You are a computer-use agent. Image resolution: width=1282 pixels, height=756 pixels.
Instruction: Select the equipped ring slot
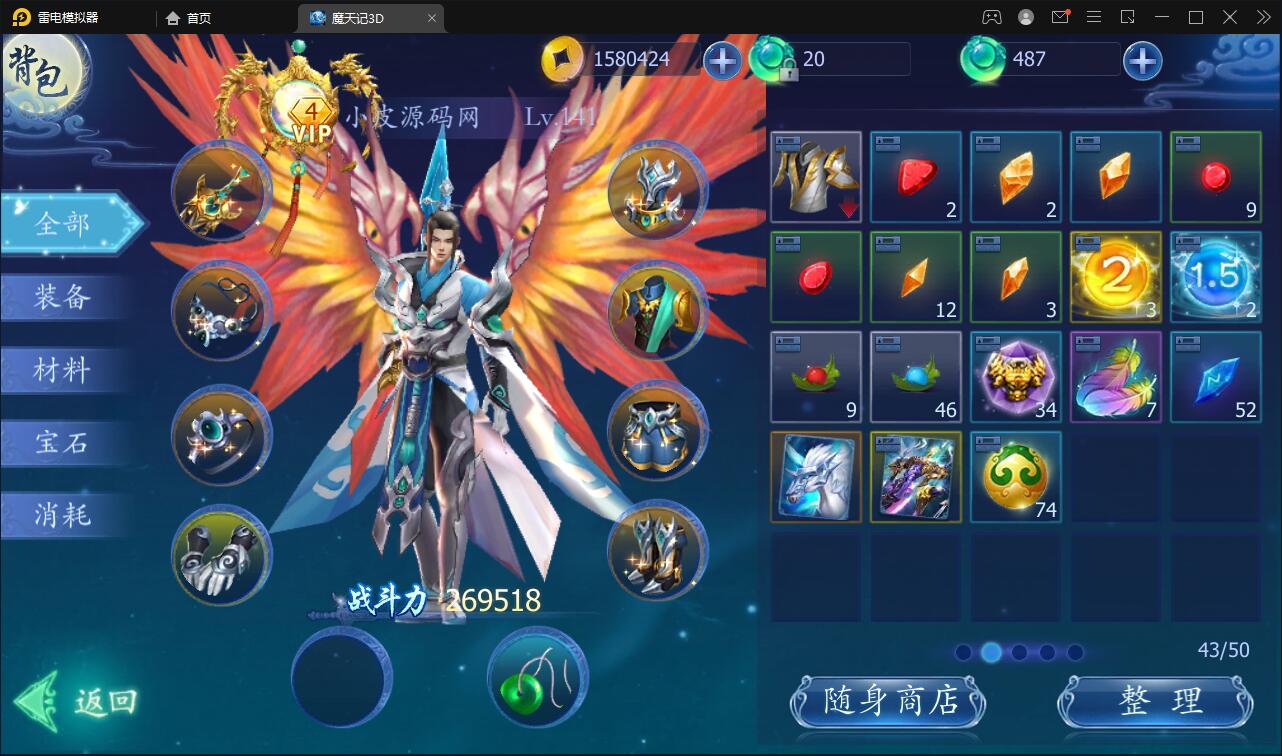(x=220, y=433)
